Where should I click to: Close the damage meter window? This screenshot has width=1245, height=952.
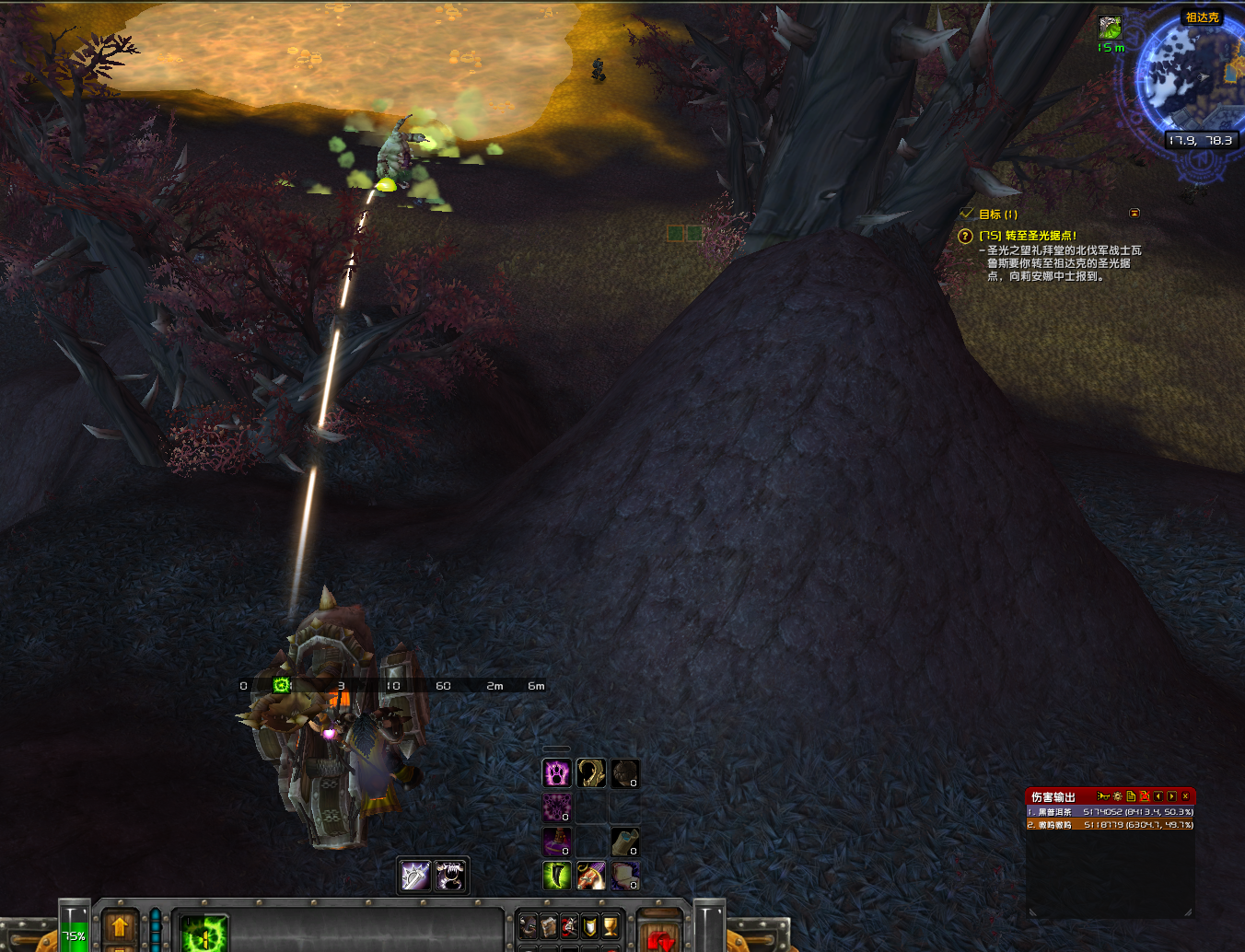1185,796
